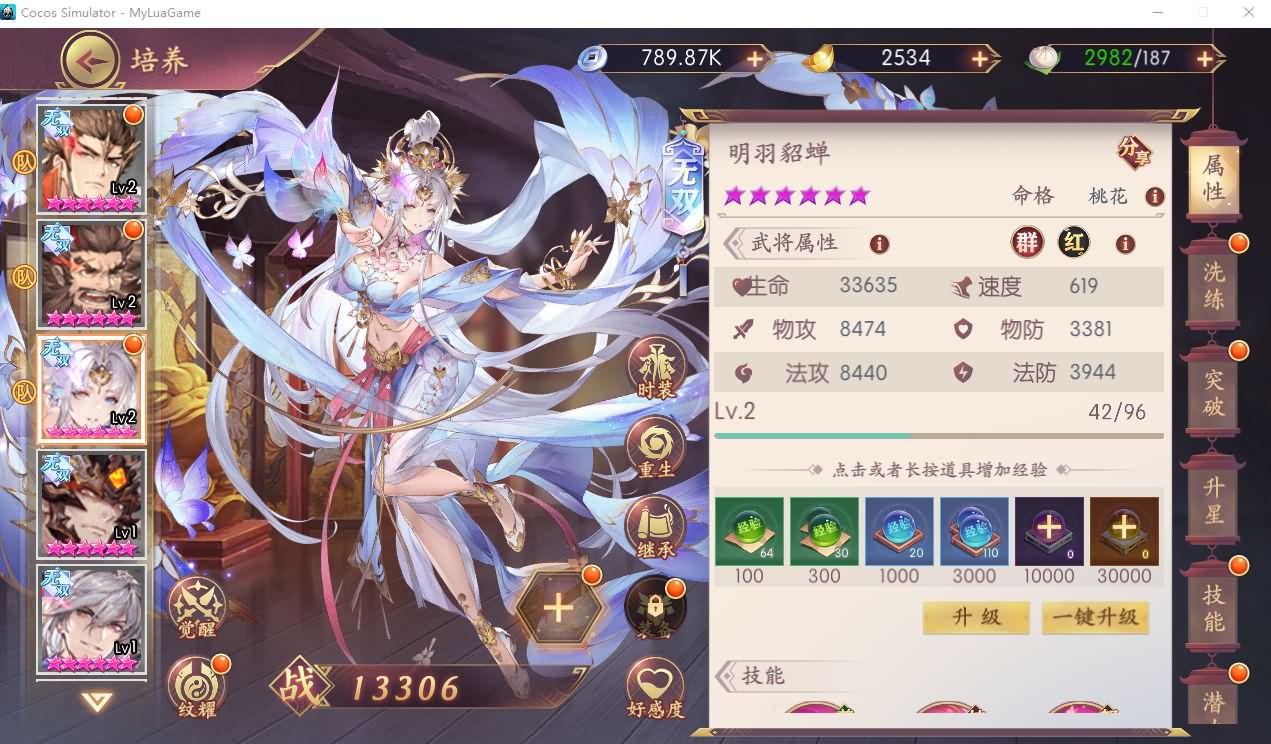Image resolution: width=1271 pixels, height=744 pixels.
Task: Select the 升星 star-up tab
Action: coord(1213,501)
